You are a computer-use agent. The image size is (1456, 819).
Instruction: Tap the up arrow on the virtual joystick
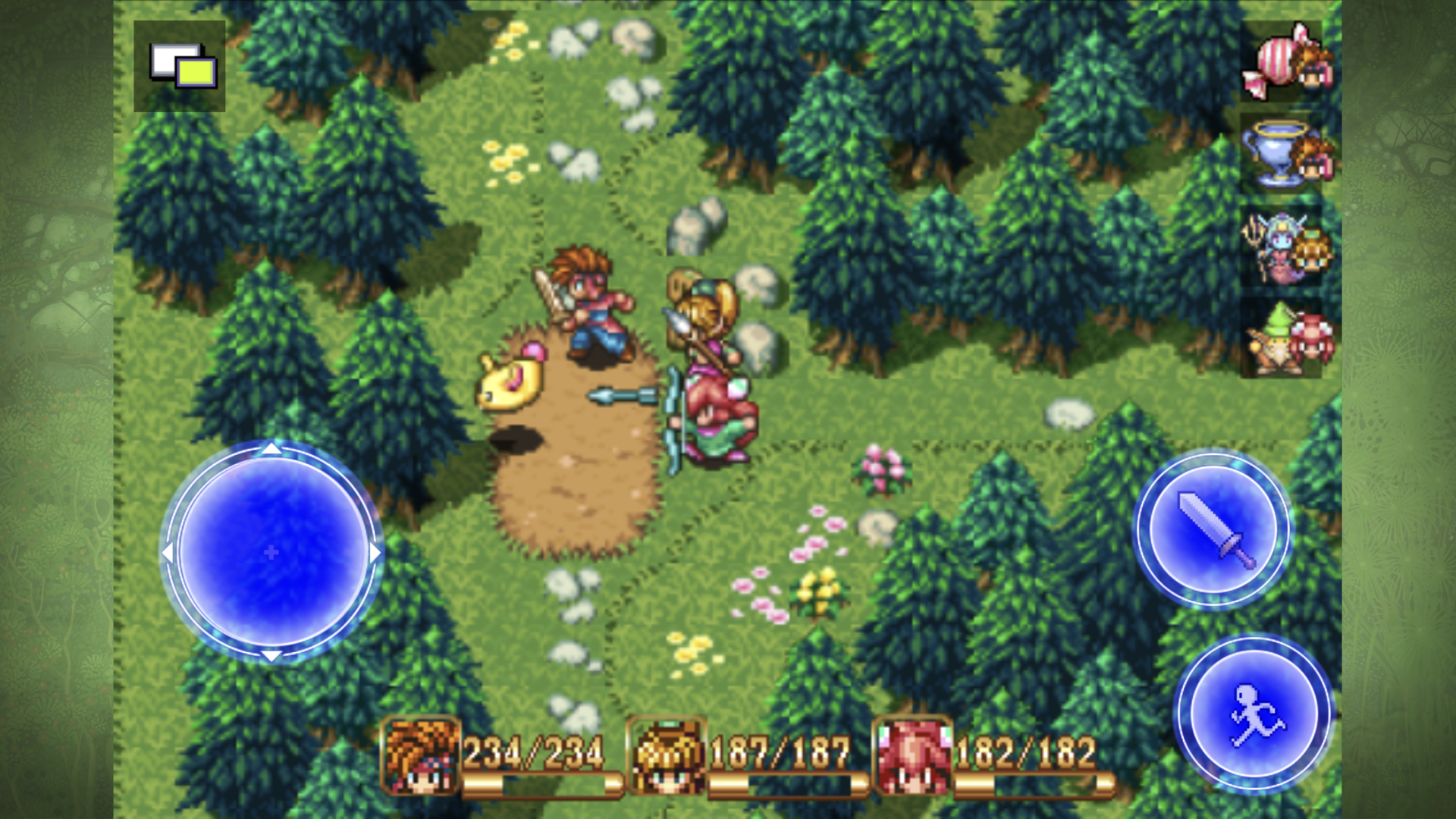[271, 450]
